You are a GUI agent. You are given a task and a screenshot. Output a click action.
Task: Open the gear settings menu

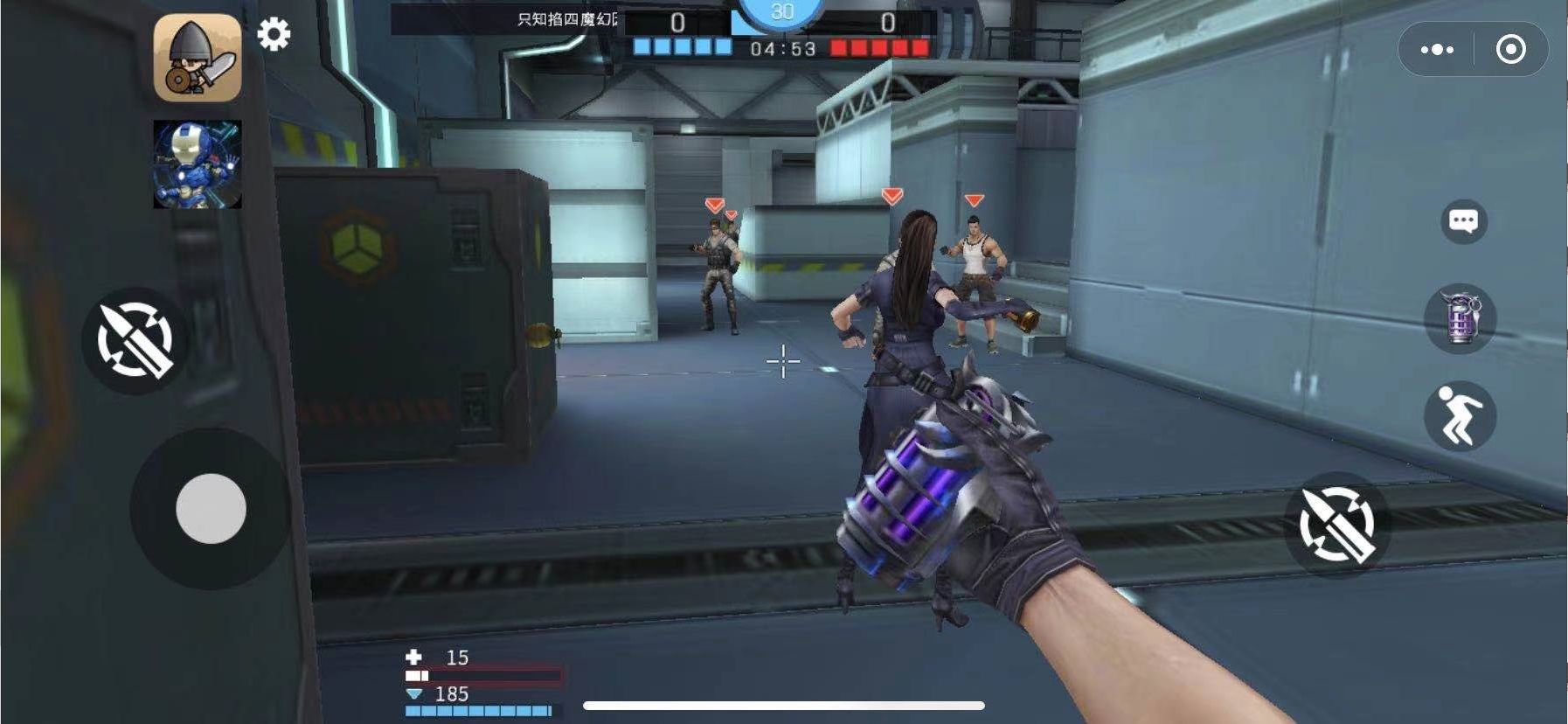(274, 35)
